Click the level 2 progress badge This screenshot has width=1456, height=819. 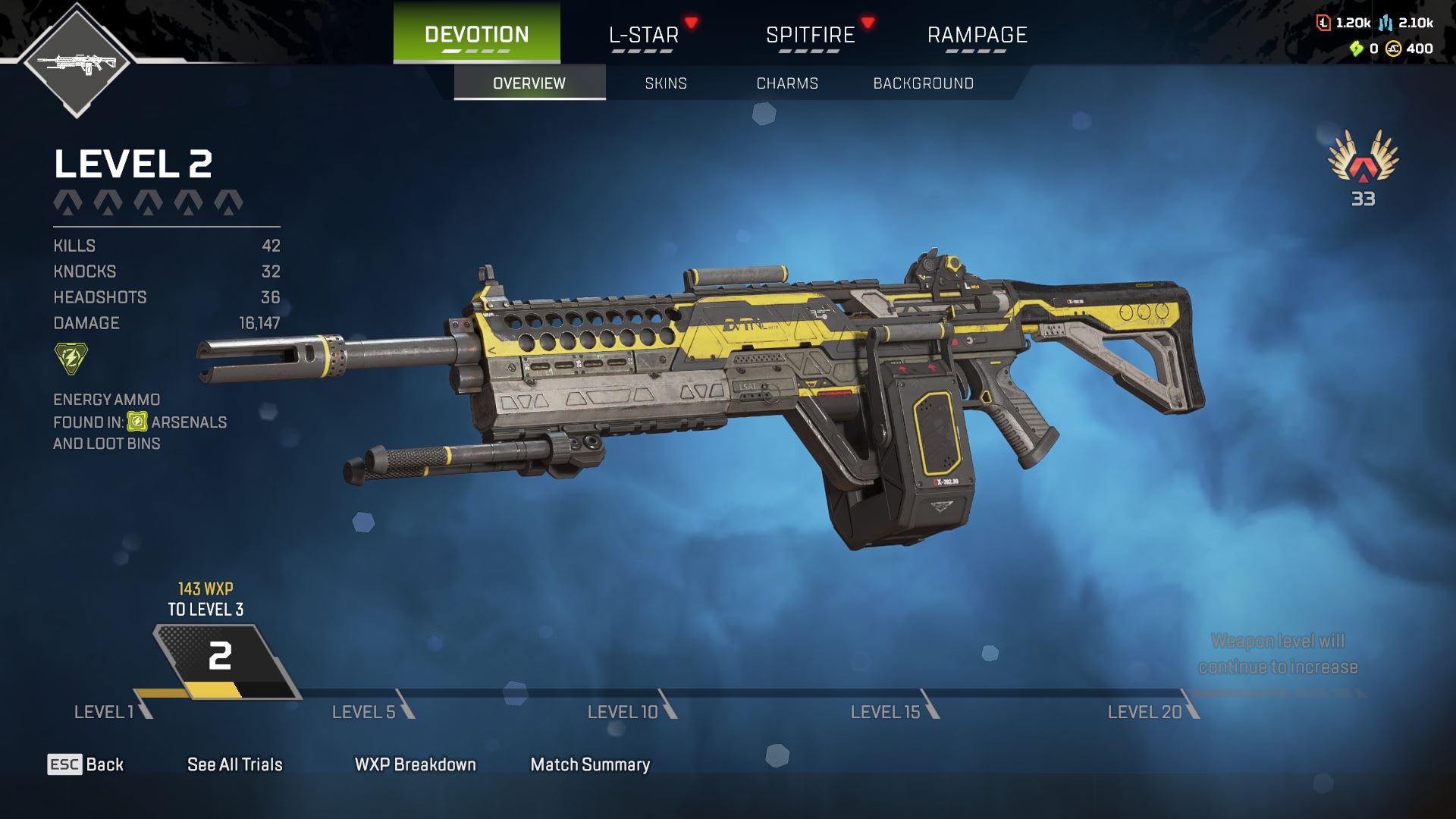[219, 656]
